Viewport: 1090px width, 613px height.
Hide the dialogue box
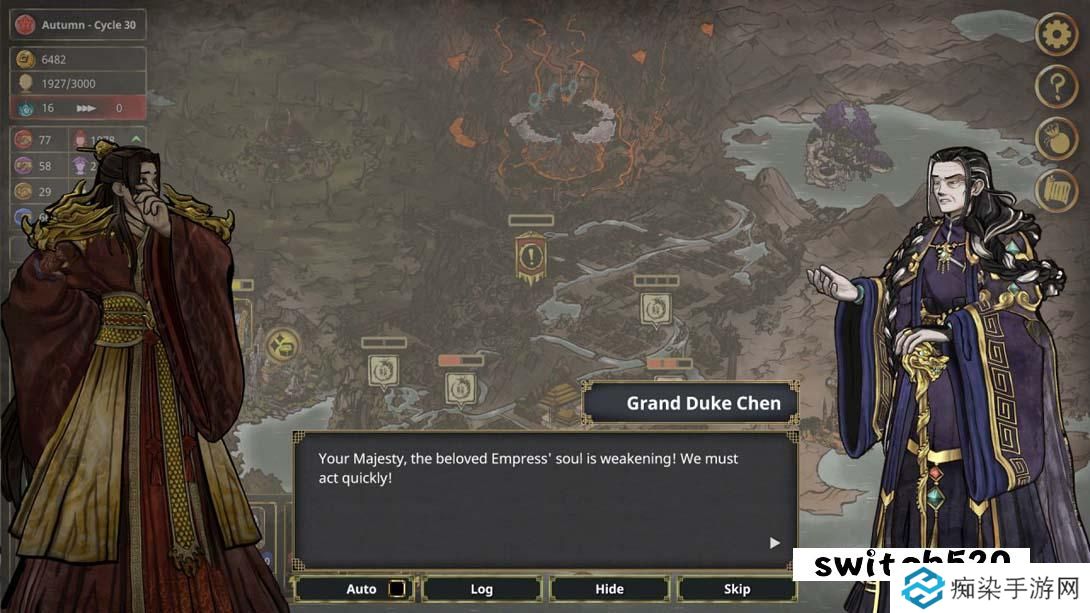[x=609, y=589]
